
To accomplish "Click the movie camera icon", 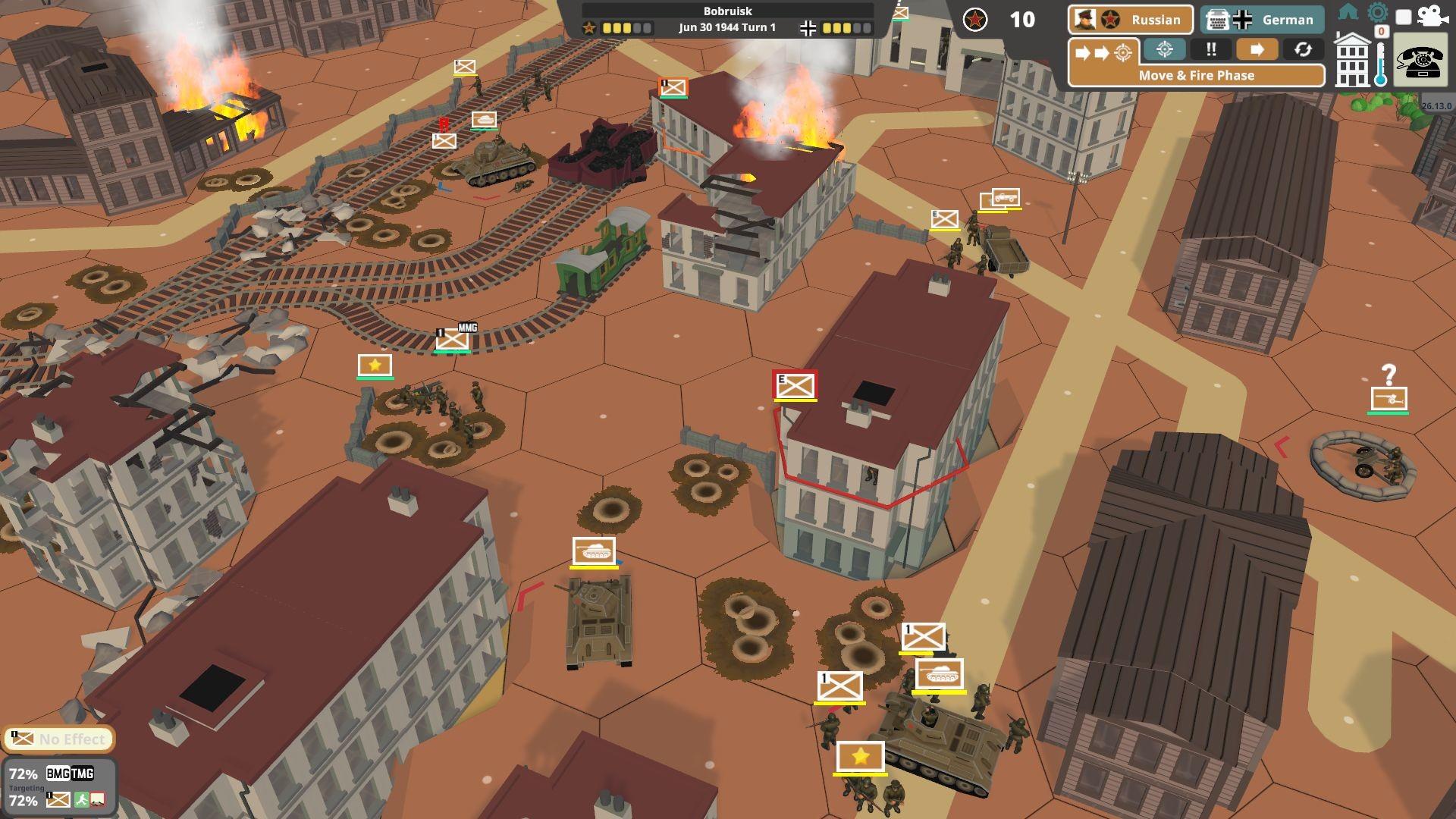I will tap(1432, 17).
